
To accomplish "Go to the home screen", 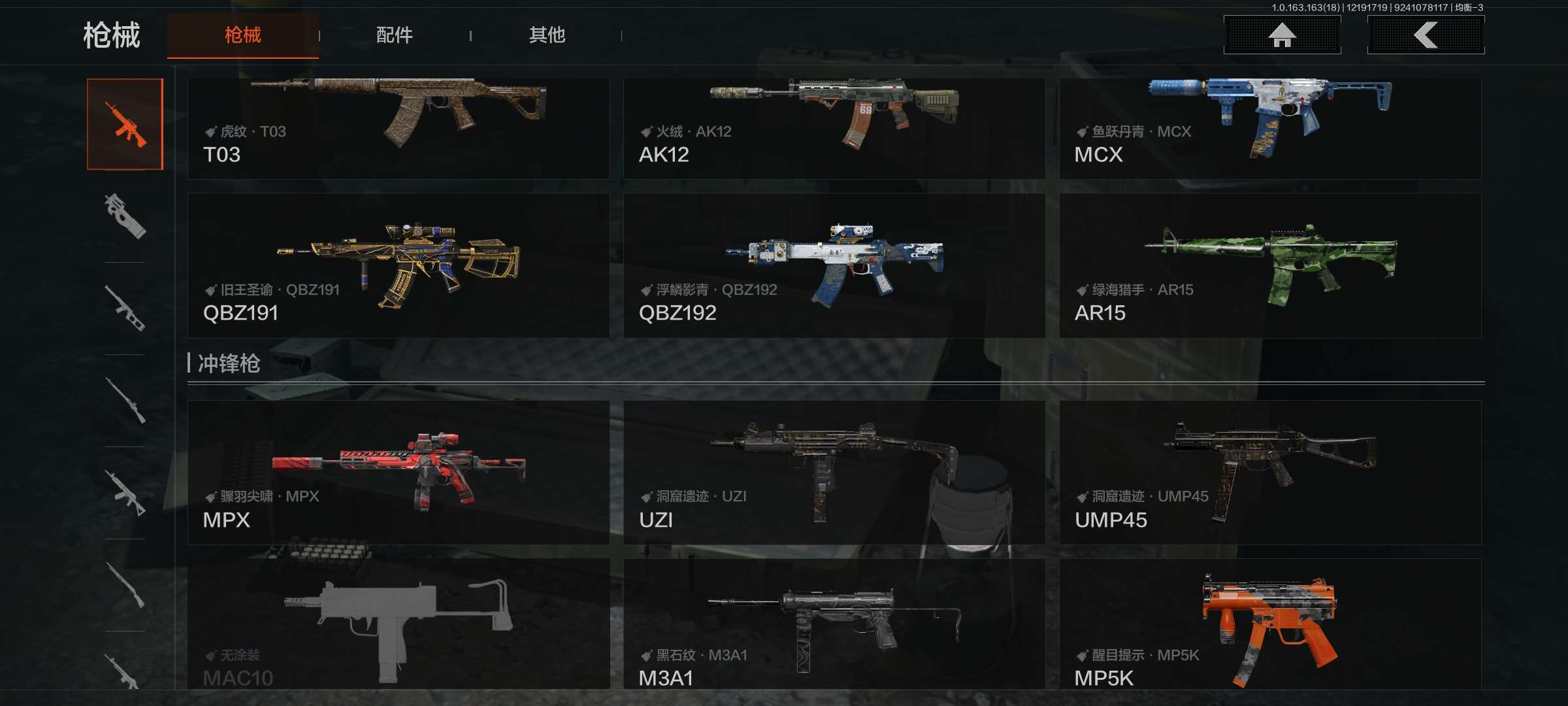I will [1282, 35].
